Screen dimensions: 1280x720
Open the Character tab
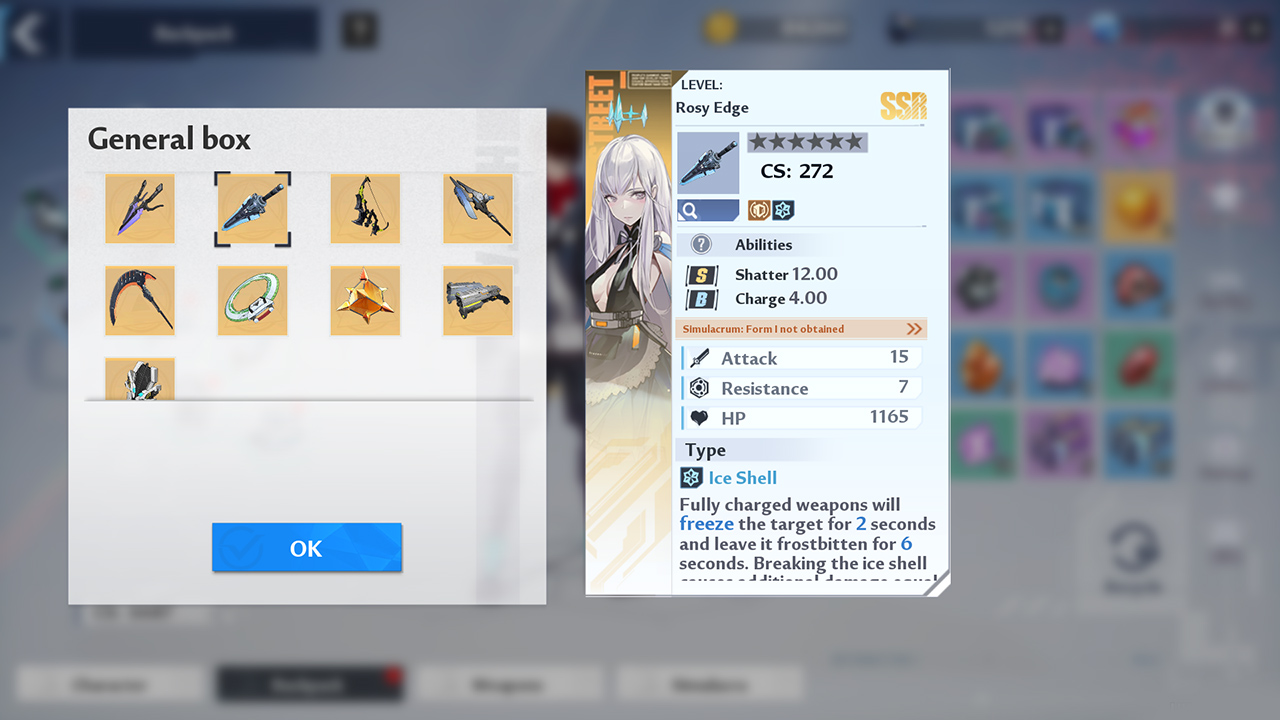pos(110,684)
